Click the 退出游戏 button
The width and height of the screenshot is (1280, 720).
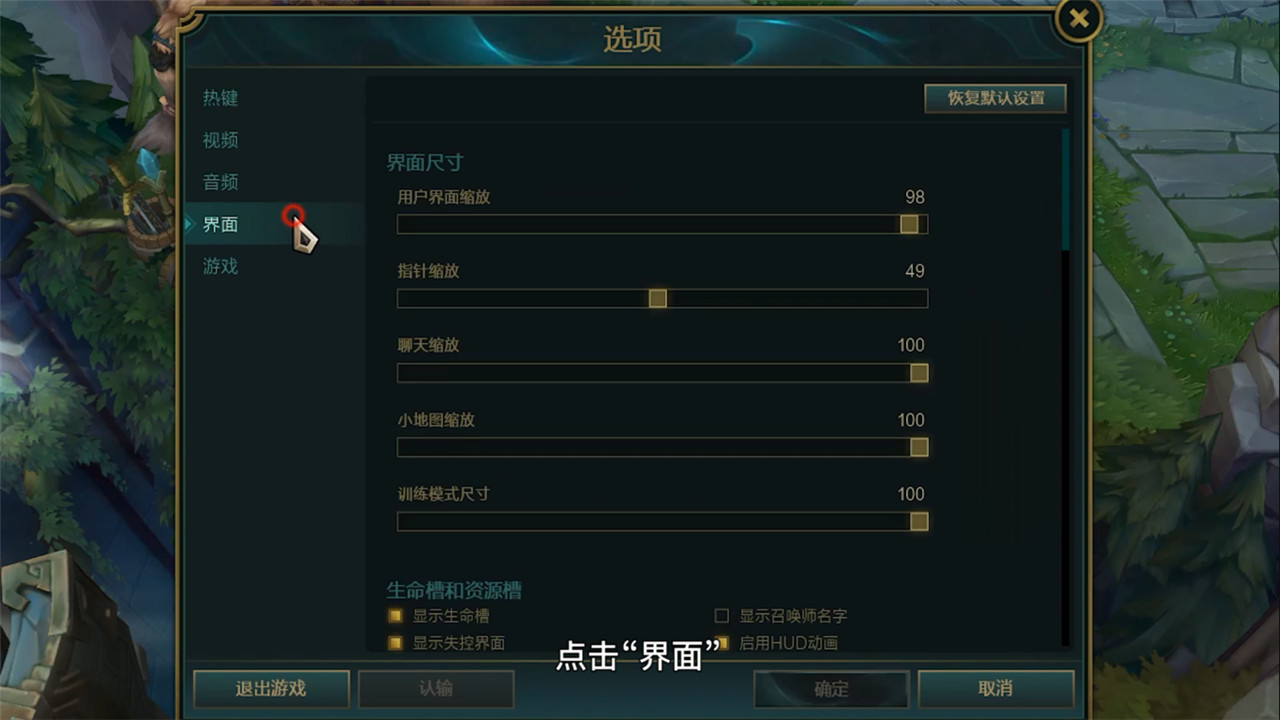269,689
